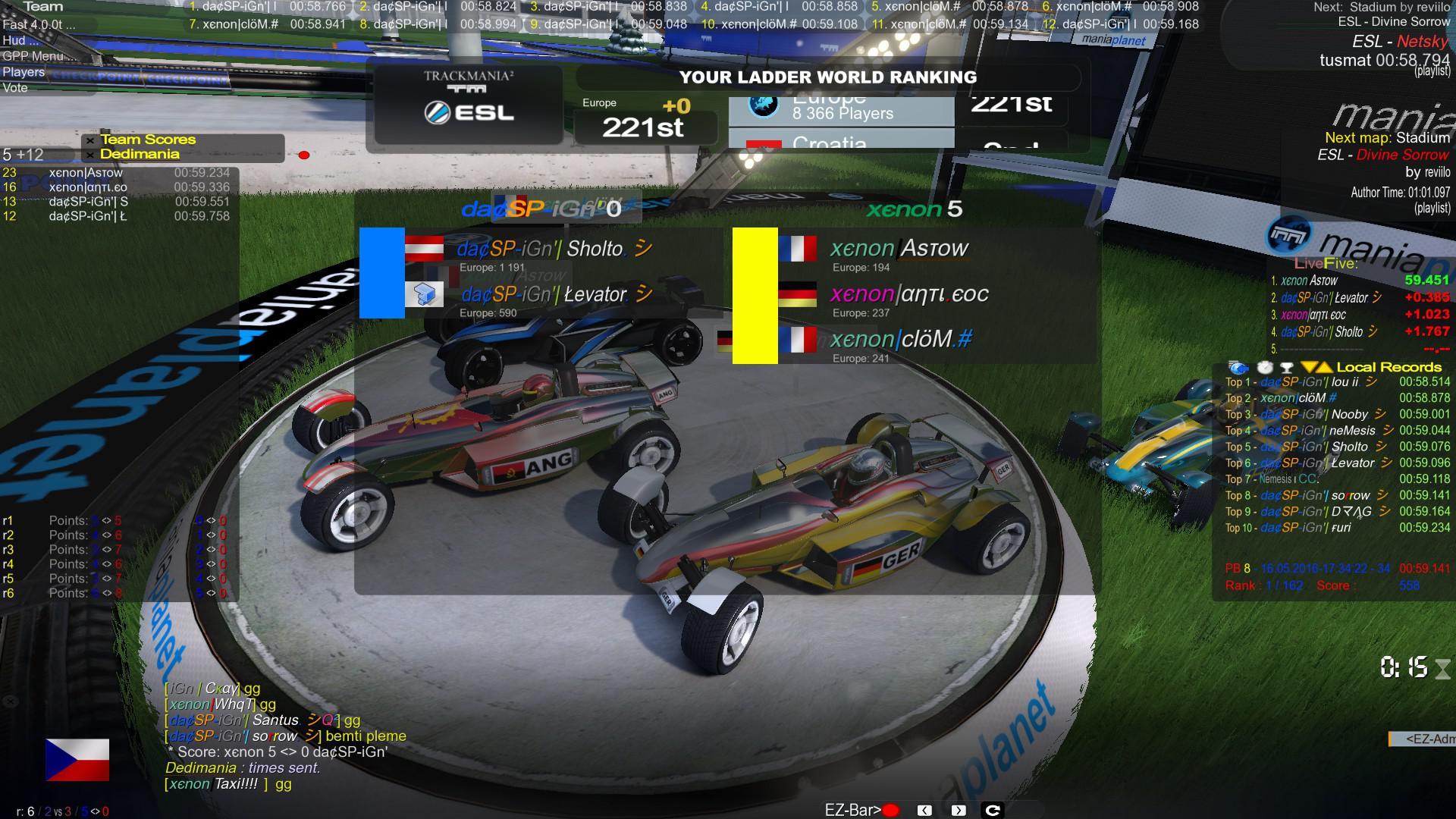
Task: Open the Hud options menu
Action: point(15,41)
